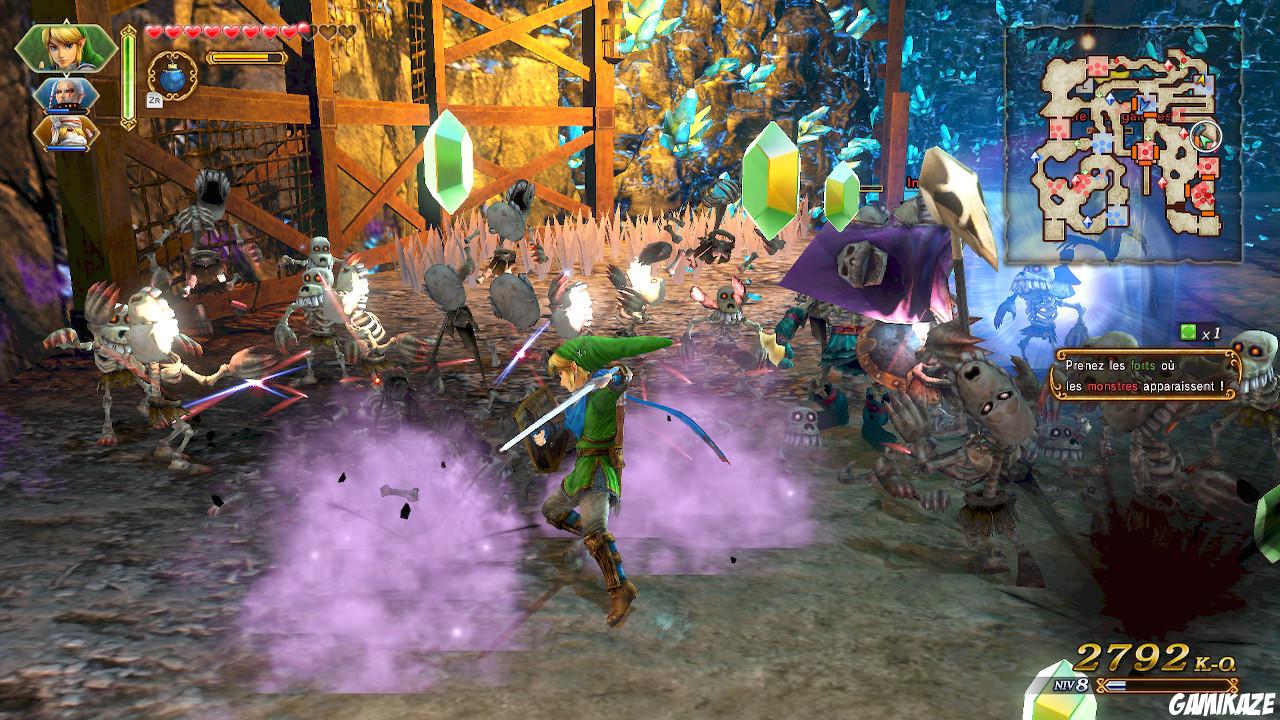Click the equipped bomb item icon
The width and height of the screenshot is (1280, 720).
tap(171, 77)
